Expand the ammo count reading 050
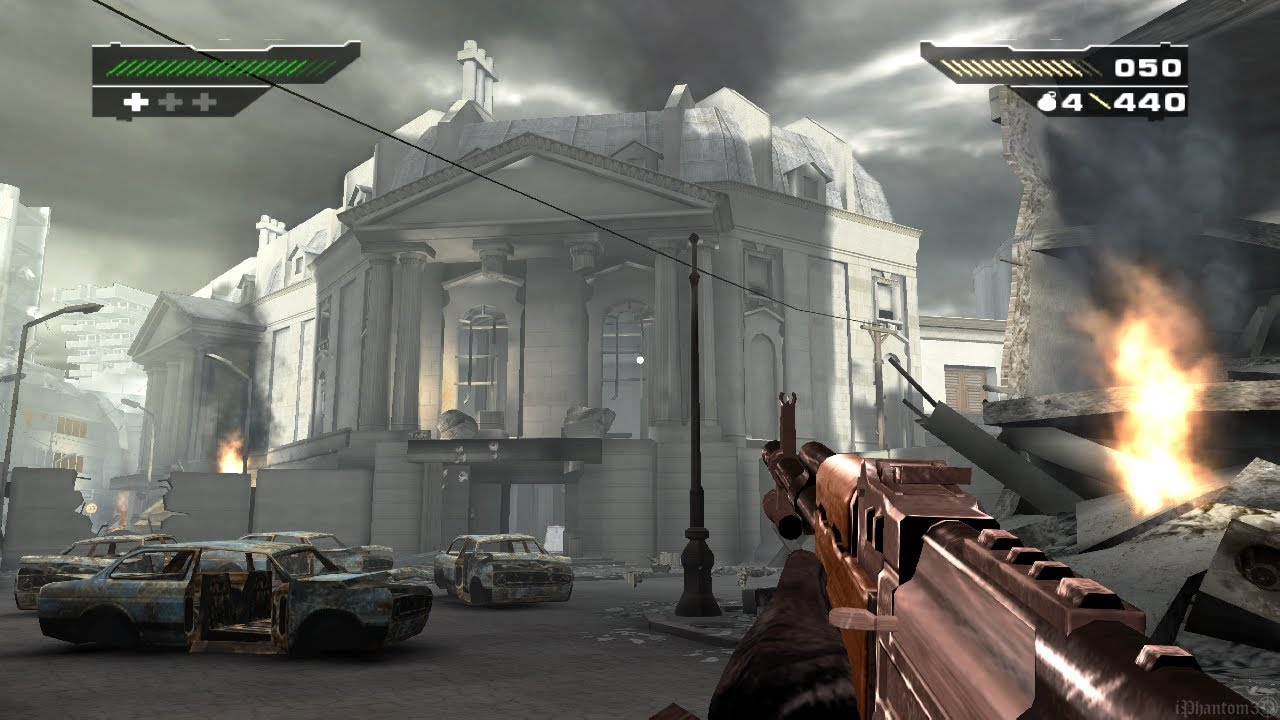The image size is (1280, 720). point(1148,68)
